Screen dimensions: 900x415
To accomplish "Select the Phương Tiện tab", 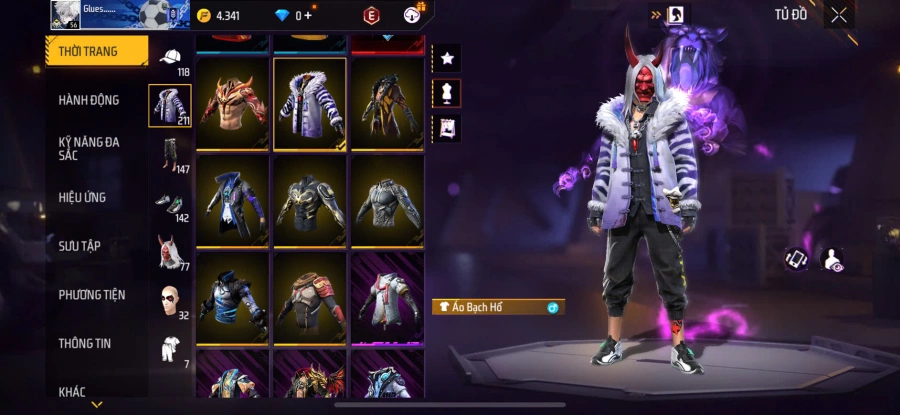I will (x=92, y=295).
